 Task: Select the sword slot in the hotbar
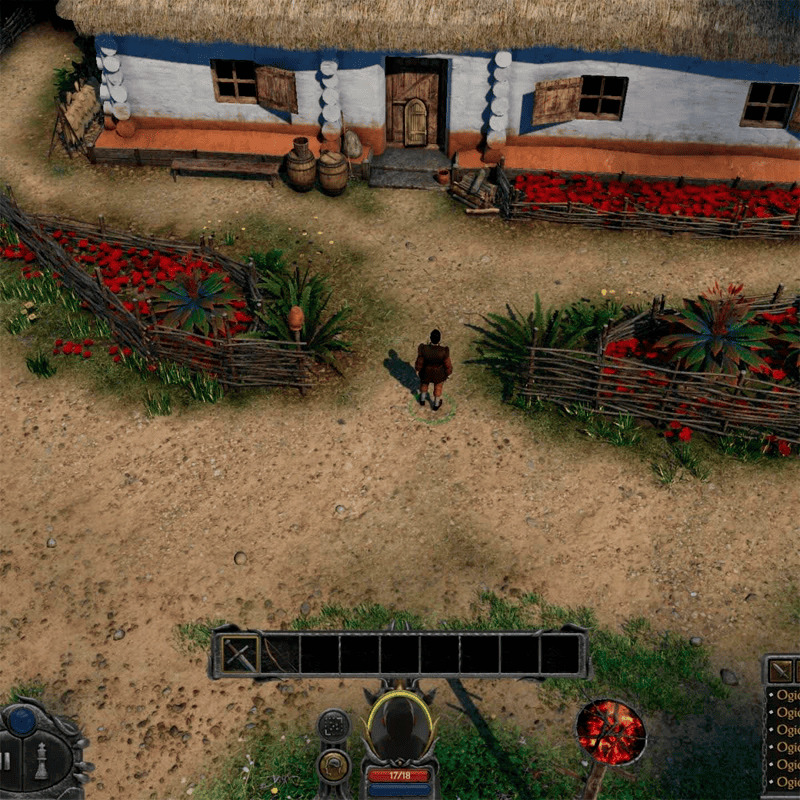point(240,654)
